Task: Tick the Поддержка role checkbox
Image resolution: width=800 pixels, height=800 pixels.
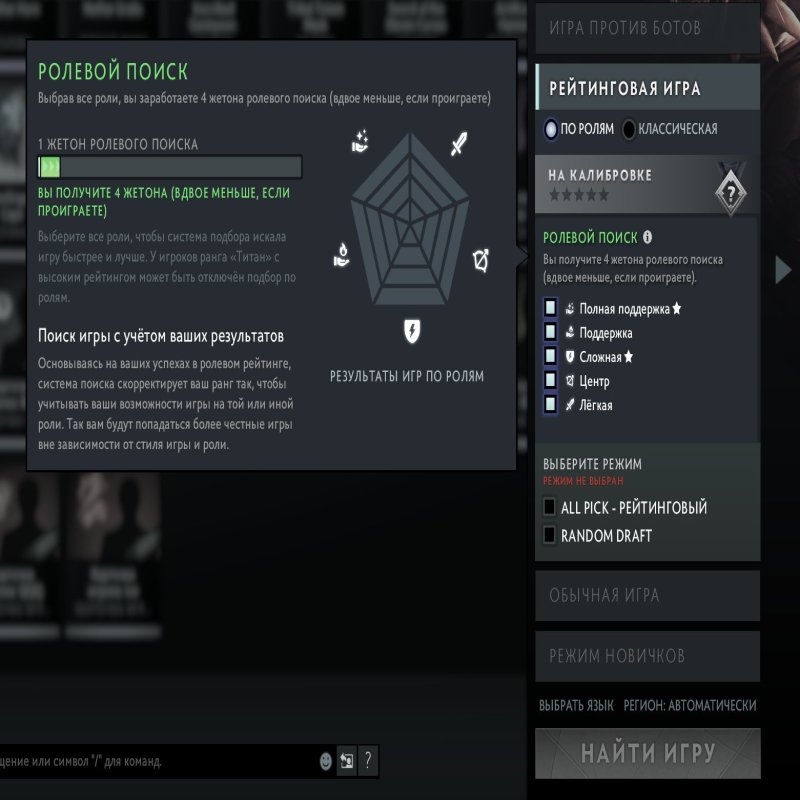Action: coord(550,332)
